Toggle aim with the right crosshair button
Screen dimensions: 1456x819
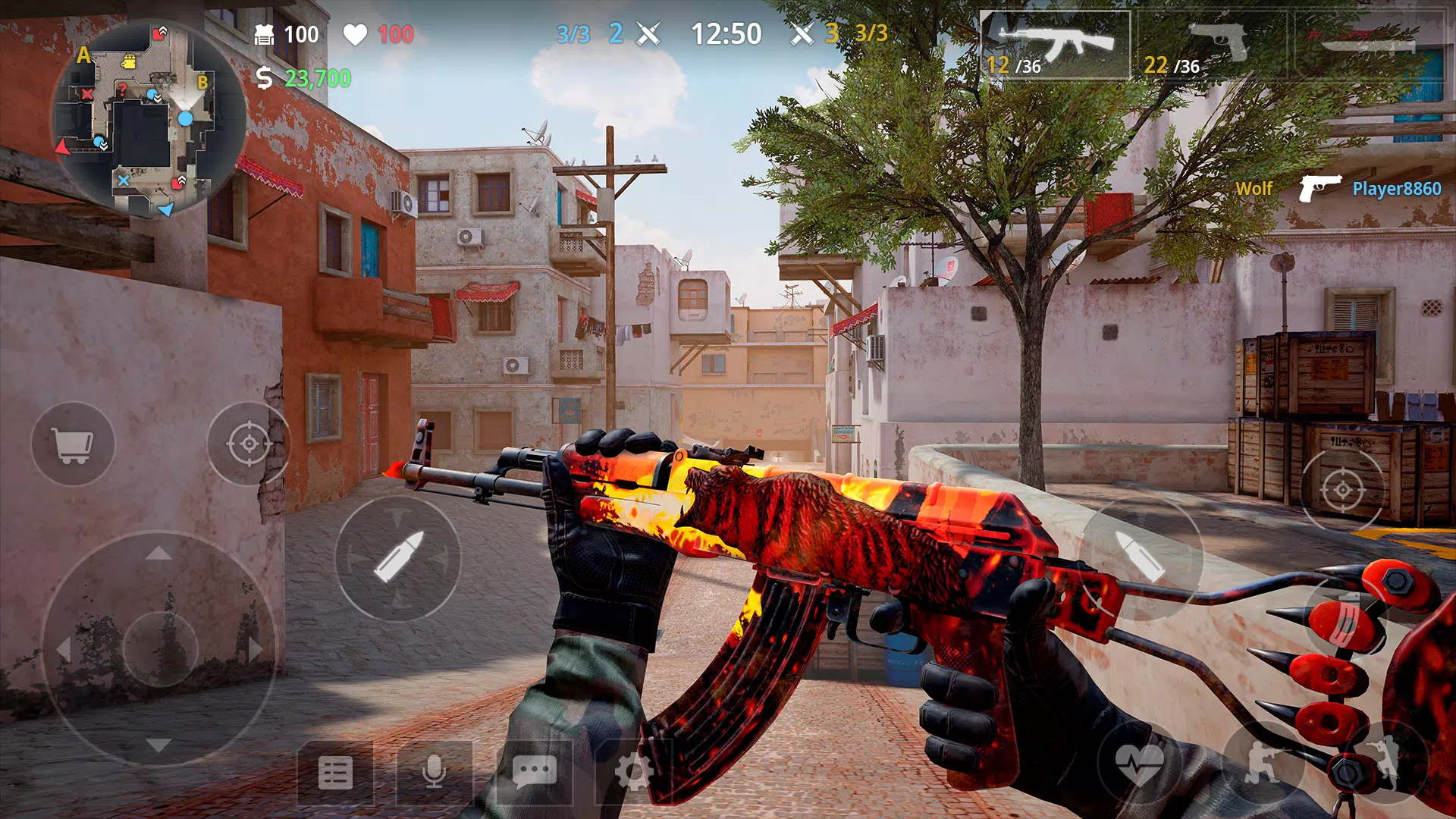[1342, 489]
